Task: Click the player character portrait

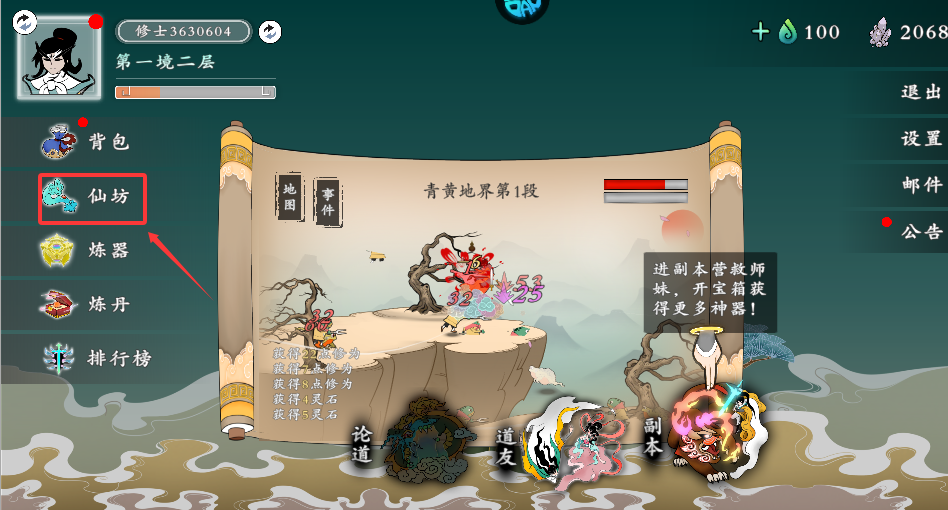Action: point(59,56)
